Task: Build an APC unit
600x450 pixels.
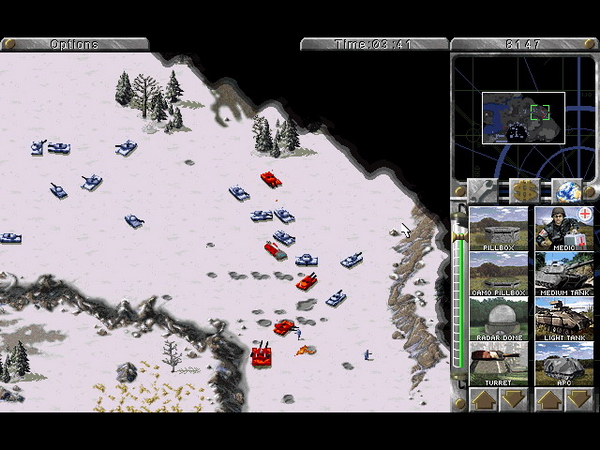Action: coord(564,365)
